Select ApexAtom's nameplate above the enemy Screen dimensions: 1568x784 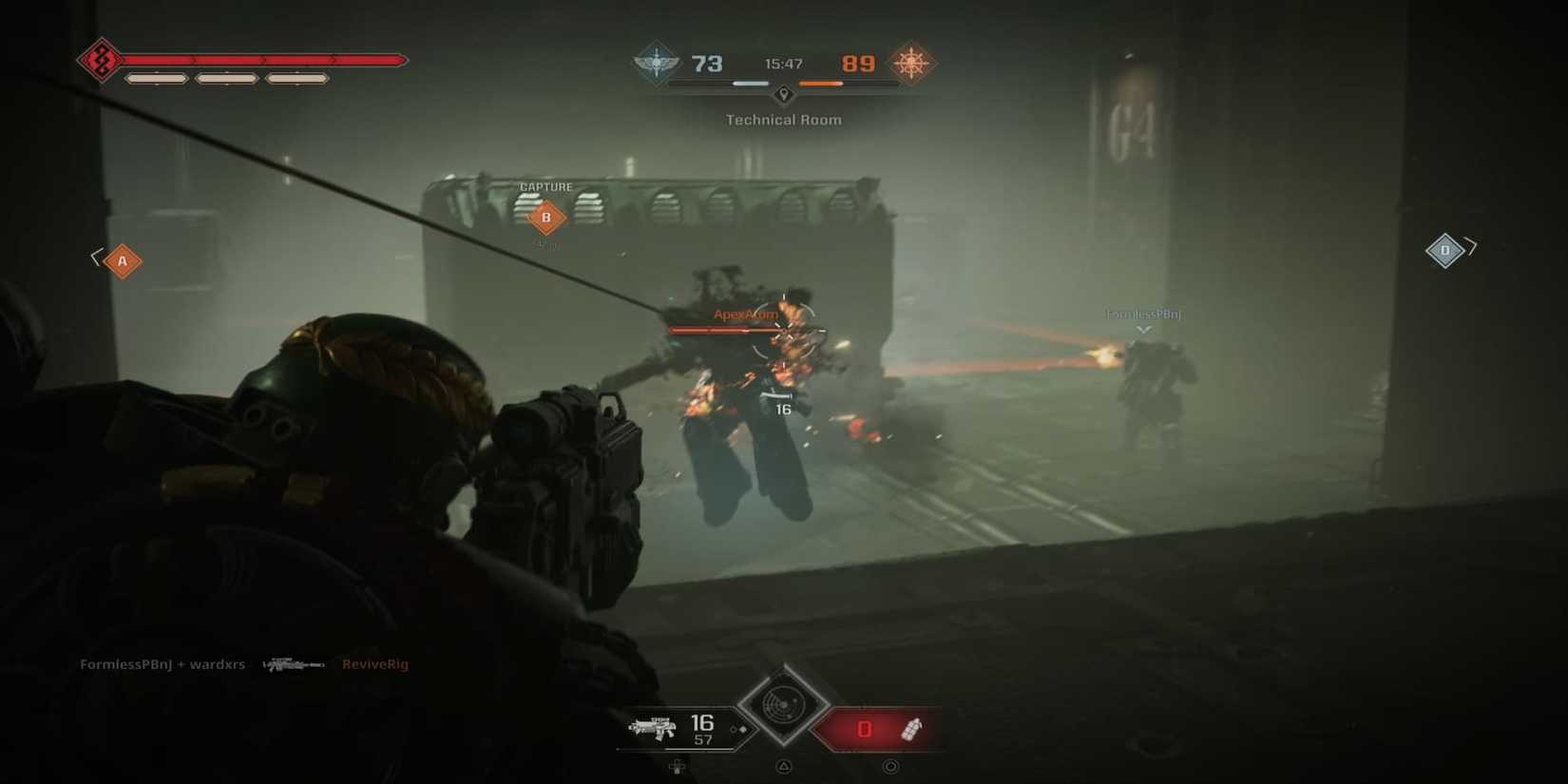(744, 314)
